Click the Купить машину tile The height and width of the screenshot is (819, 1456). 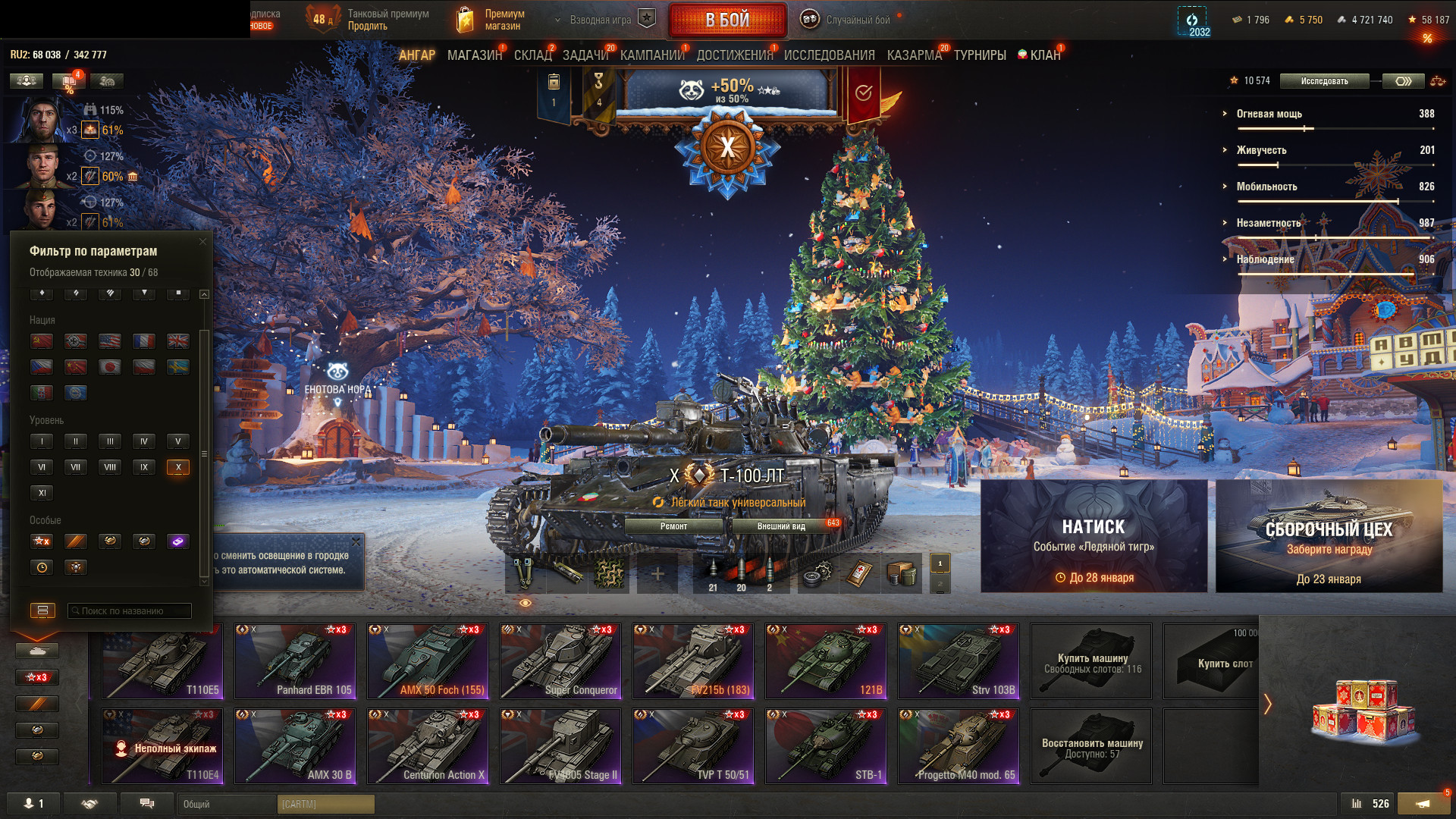pyautogui.click(x=1091, y=661)
